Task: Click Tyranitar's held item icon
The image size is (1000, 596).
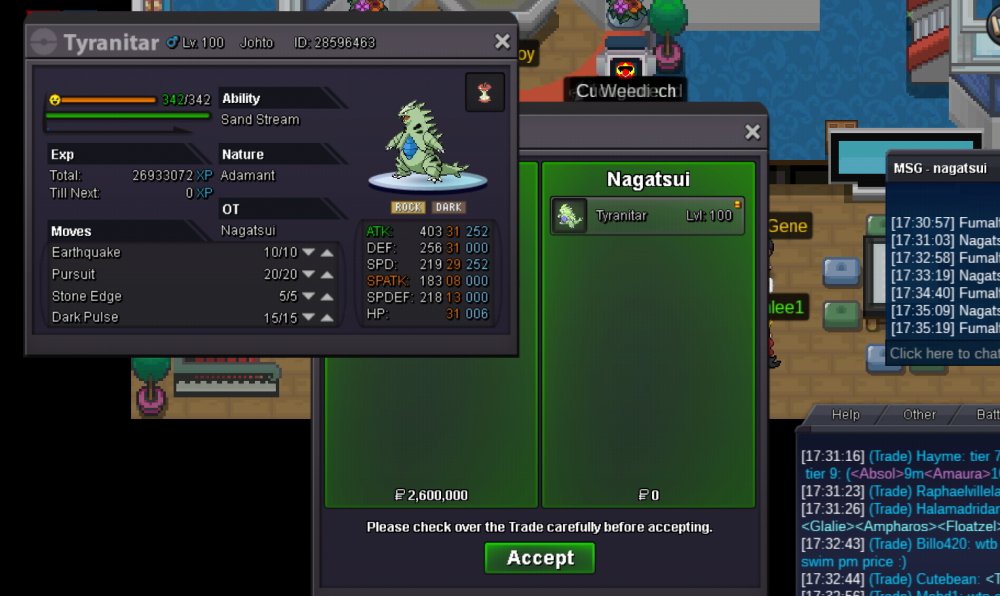Action: tap(485, 93)
